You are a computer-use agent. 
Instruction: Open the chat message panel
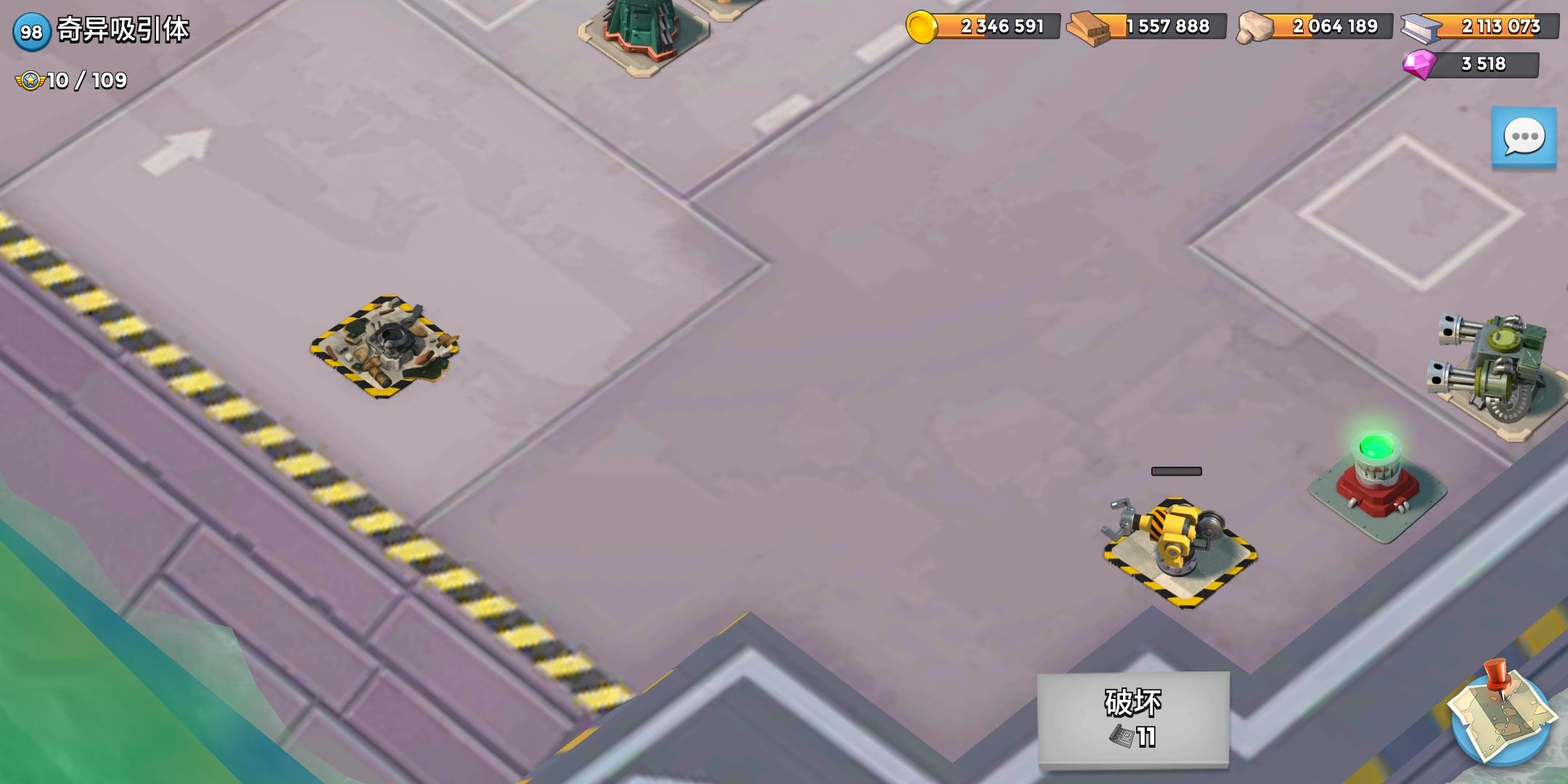(x=1524, y=136)
